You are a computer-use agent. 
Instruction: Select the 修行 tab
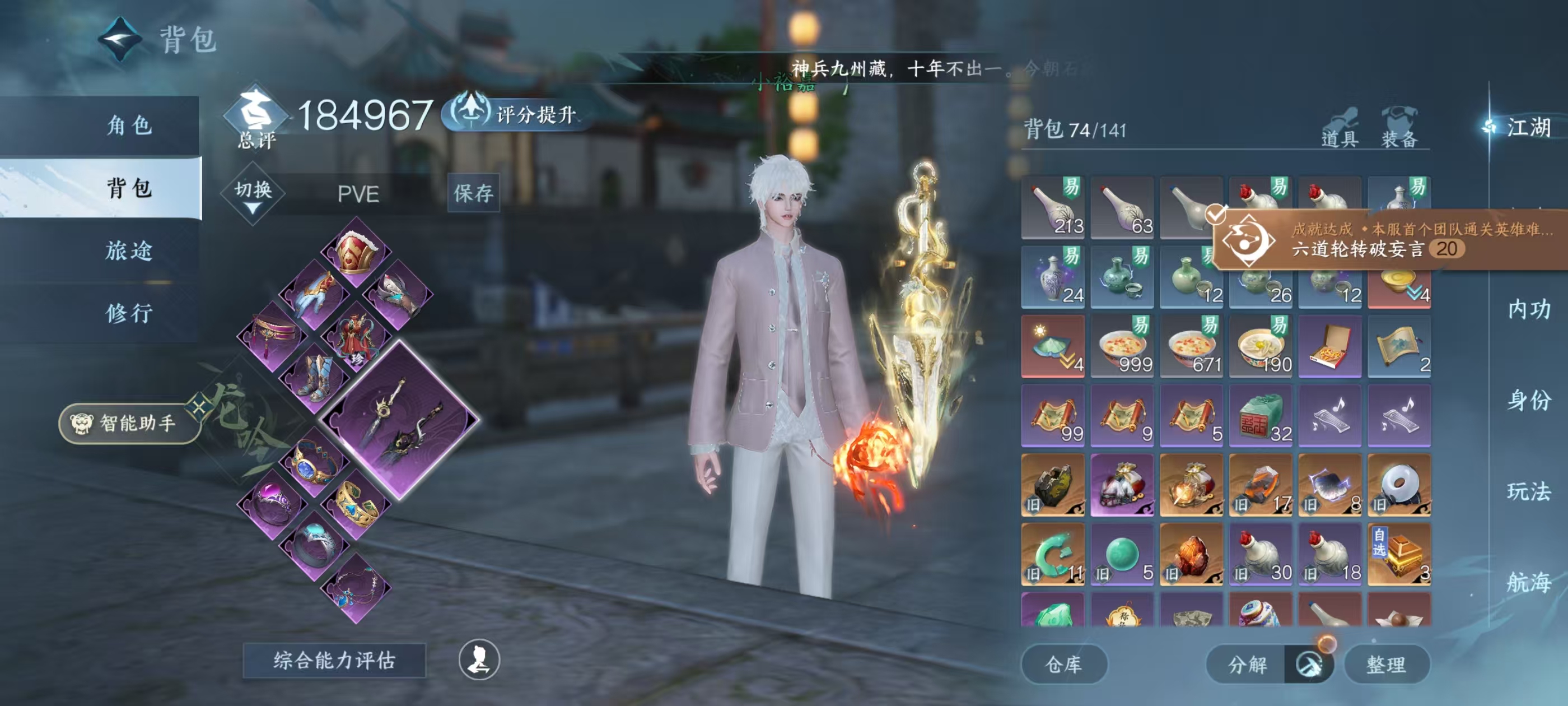[x=129, y=313]
